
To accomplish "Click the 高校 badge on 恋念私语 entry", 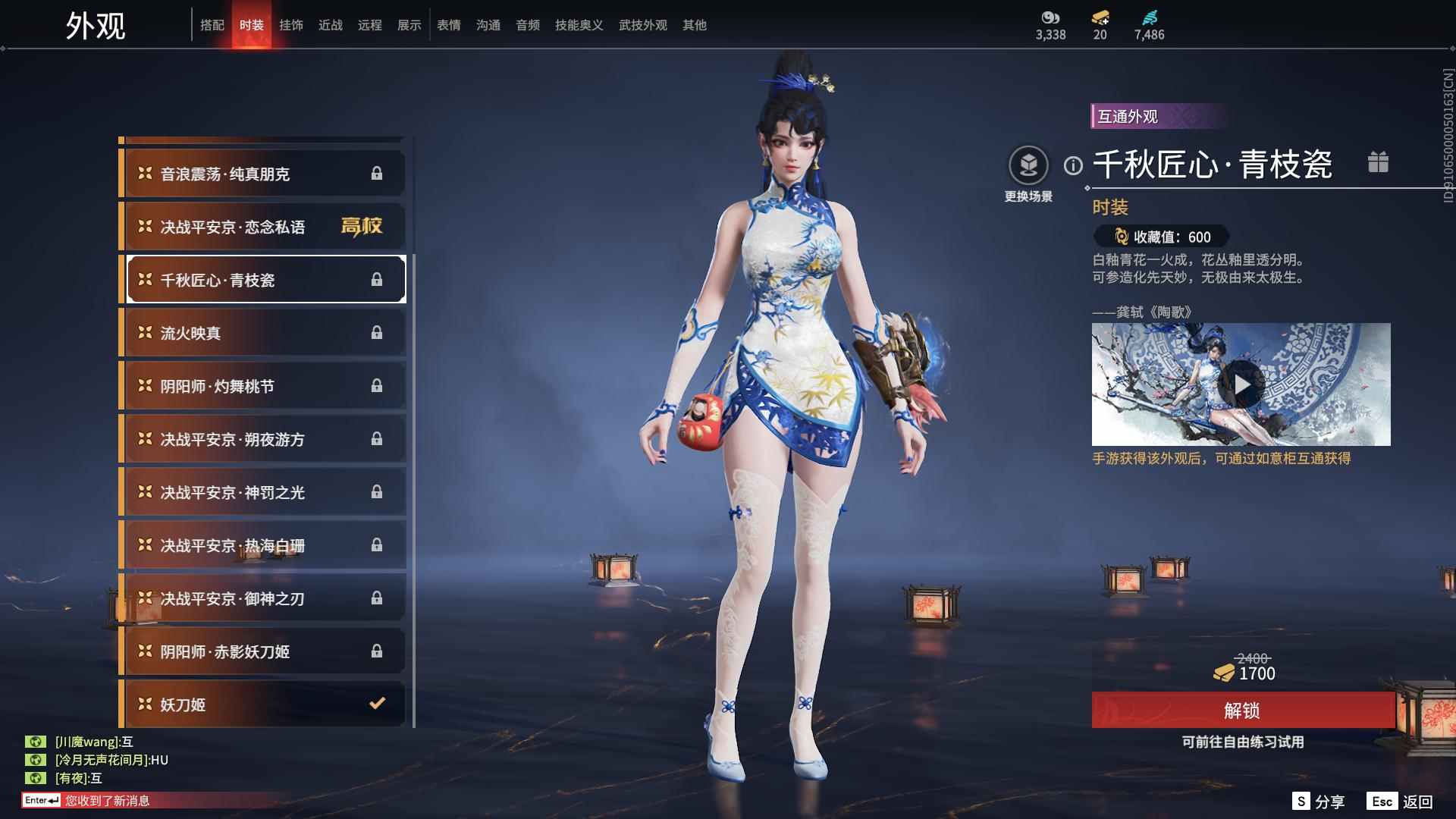I will 363,226.
